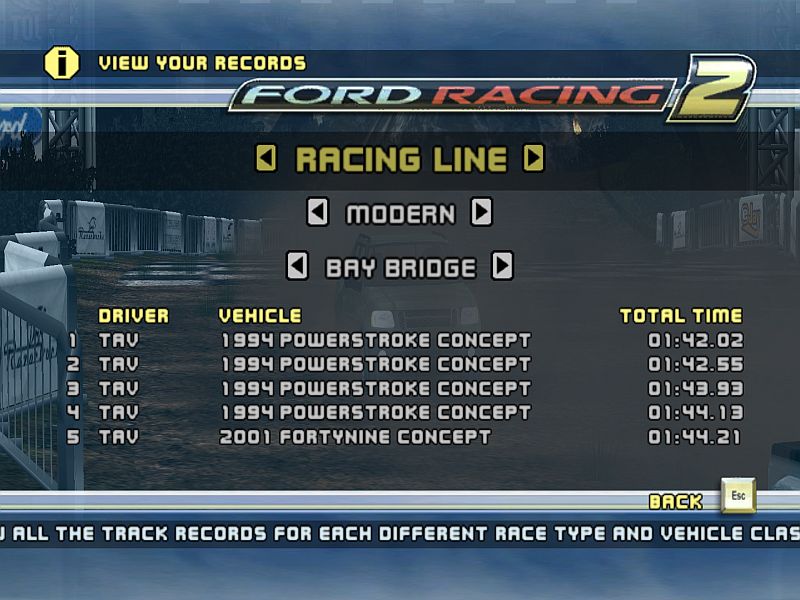
Task: Click the yellow info icon
Action: coord(61,62)
